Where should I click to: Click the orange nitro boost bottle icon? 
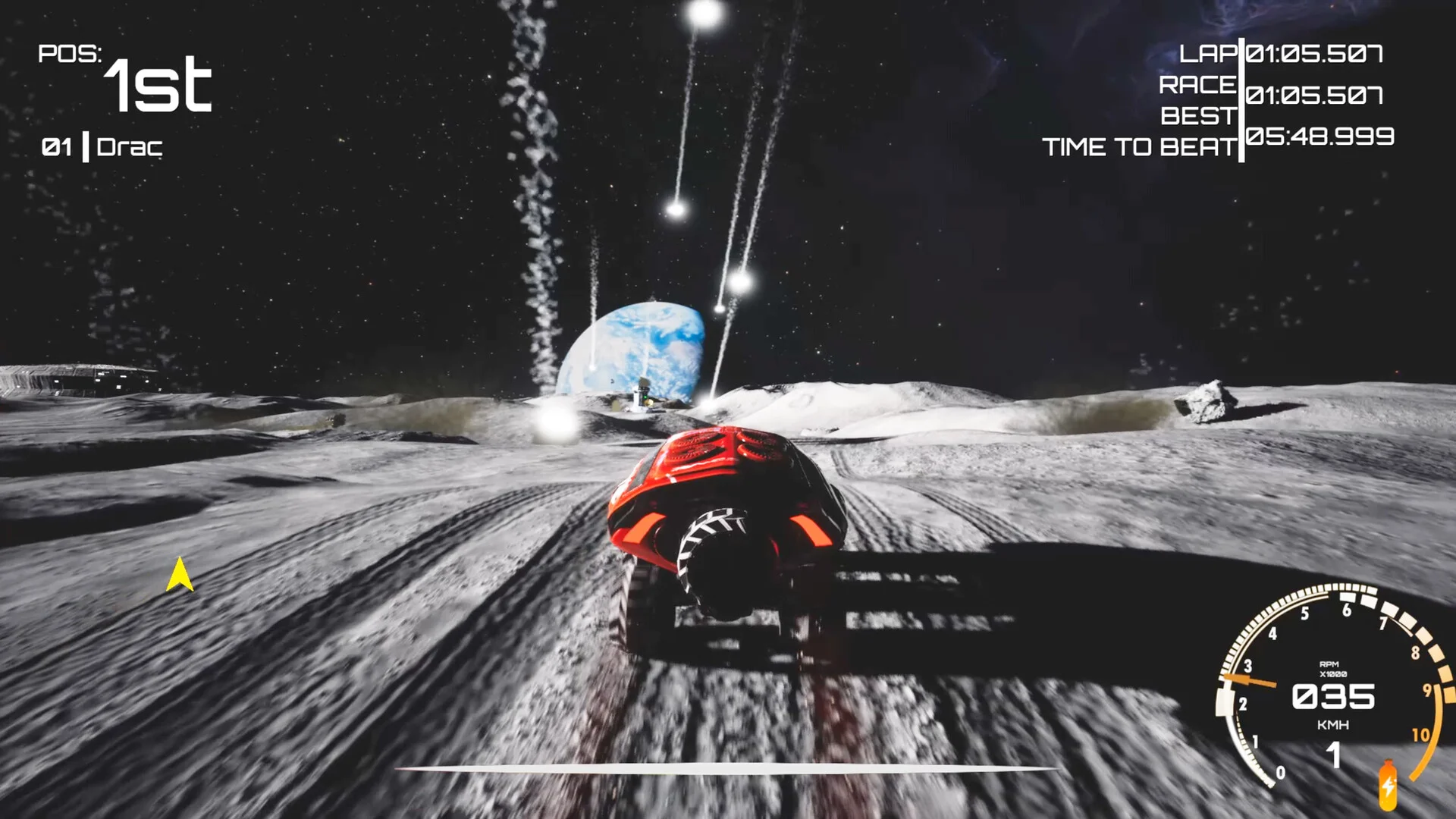coord(1388,786)
